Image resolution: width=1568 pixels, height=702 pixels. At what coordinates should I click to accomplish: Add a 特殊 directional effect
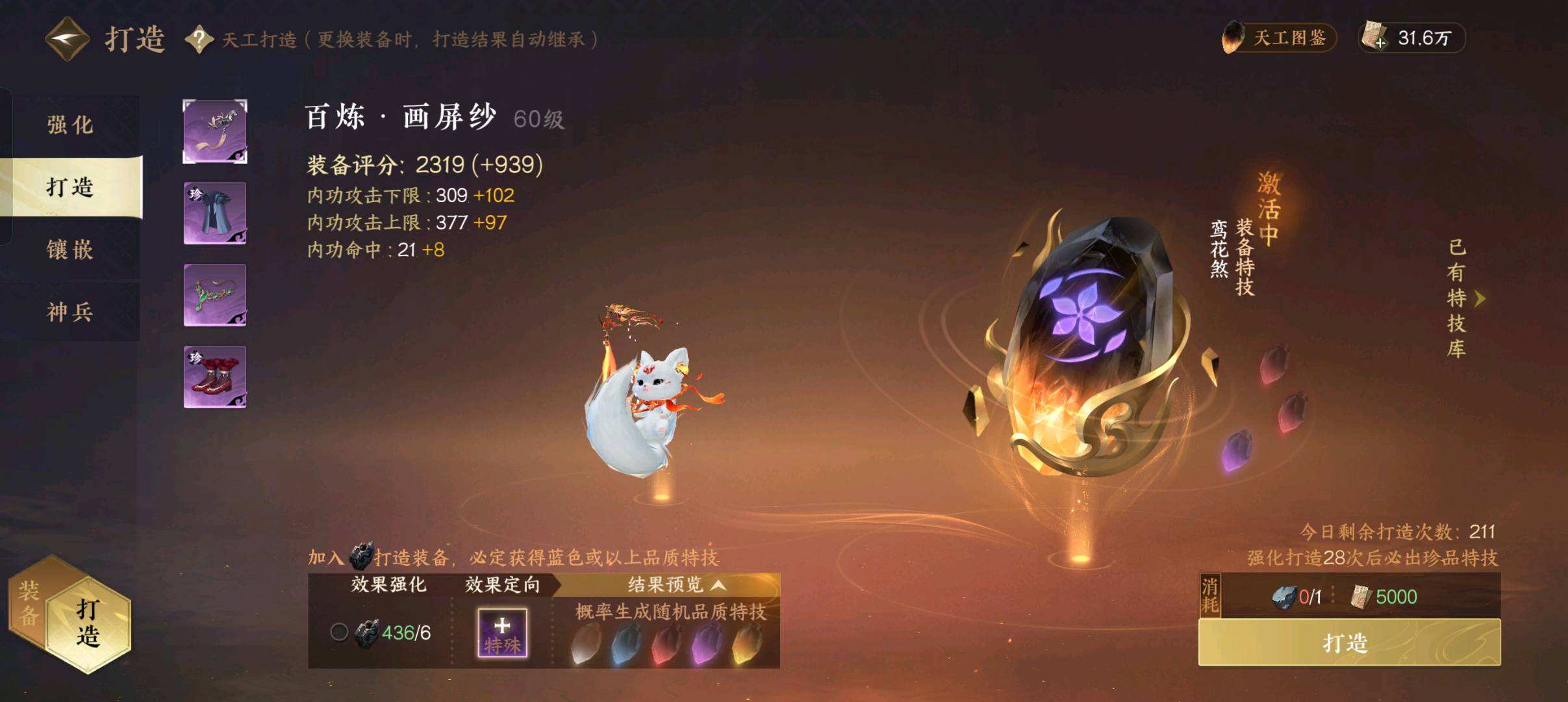point(502,632)
